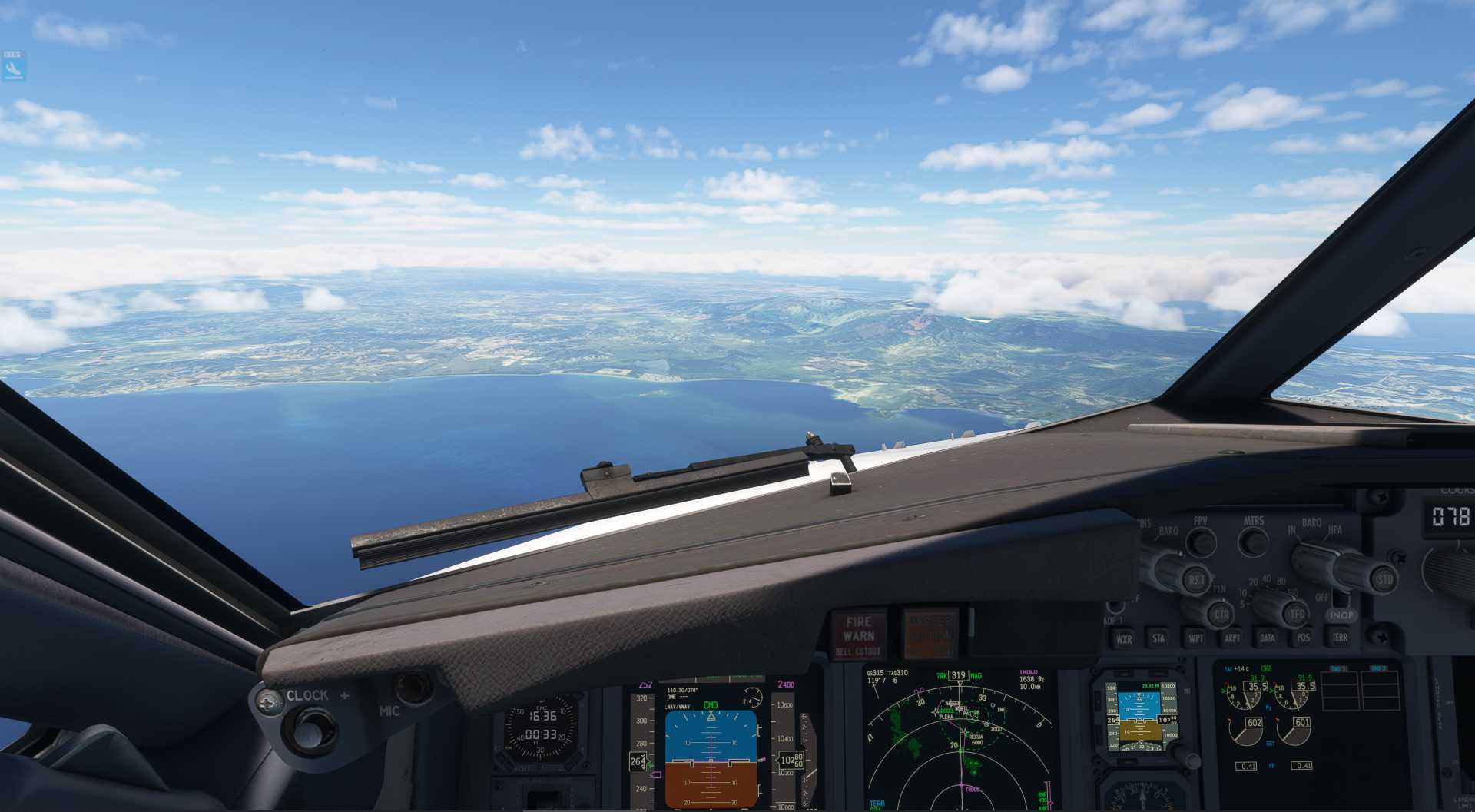Screen dimensions: 1475x812
Task: Click the MTRS meters button
Action: [x=1254, y=542]
